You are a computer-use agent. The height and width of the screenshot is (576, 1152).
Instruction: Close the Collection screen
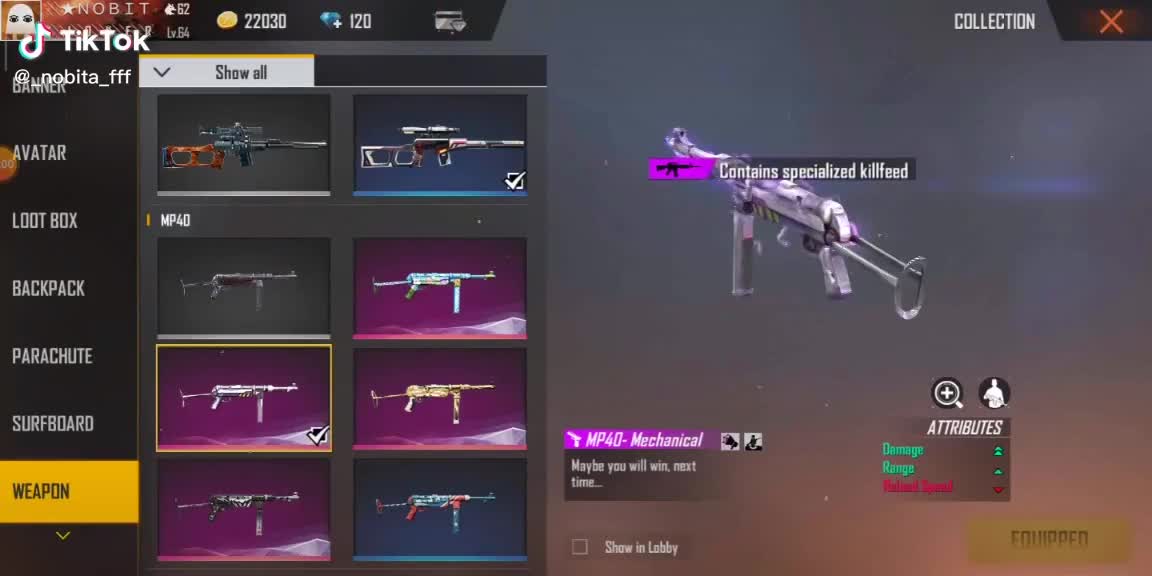(1111, 22)
